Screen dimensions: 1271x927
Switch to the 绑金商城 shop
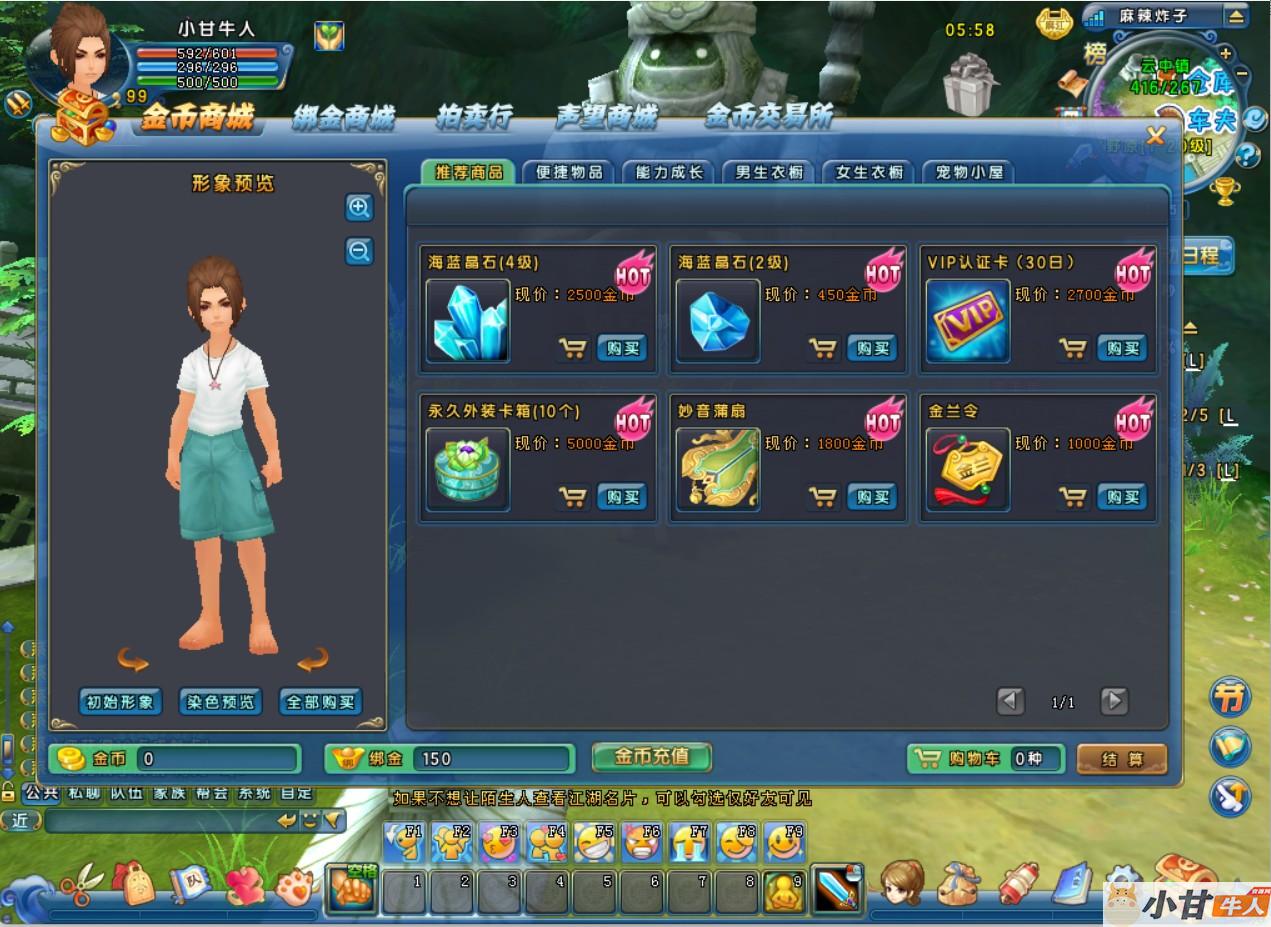(343, 118)
